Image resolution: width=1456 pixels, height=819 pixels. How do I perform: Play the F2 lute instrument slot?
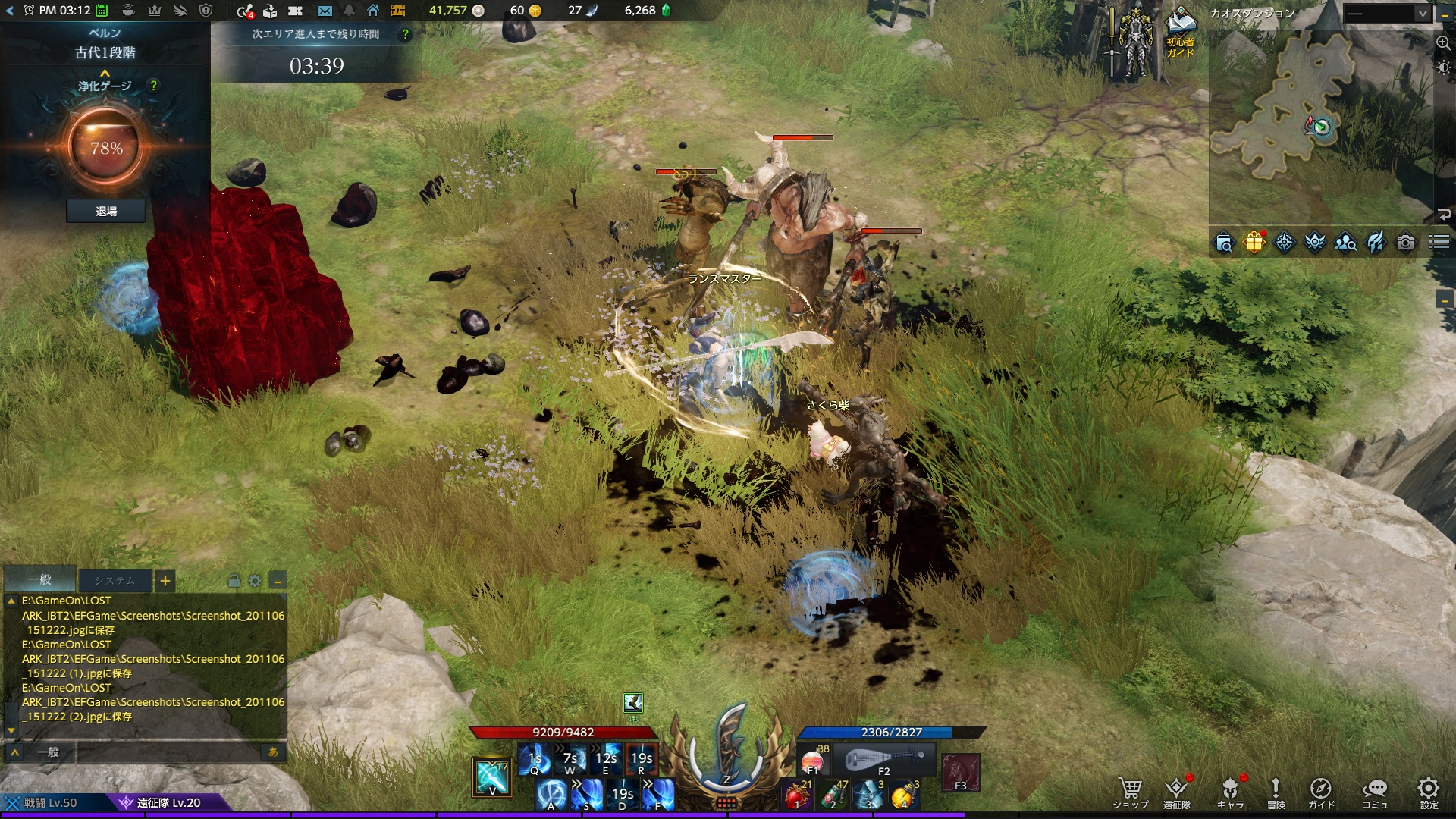pyautogui.click(x=884, y=760)
